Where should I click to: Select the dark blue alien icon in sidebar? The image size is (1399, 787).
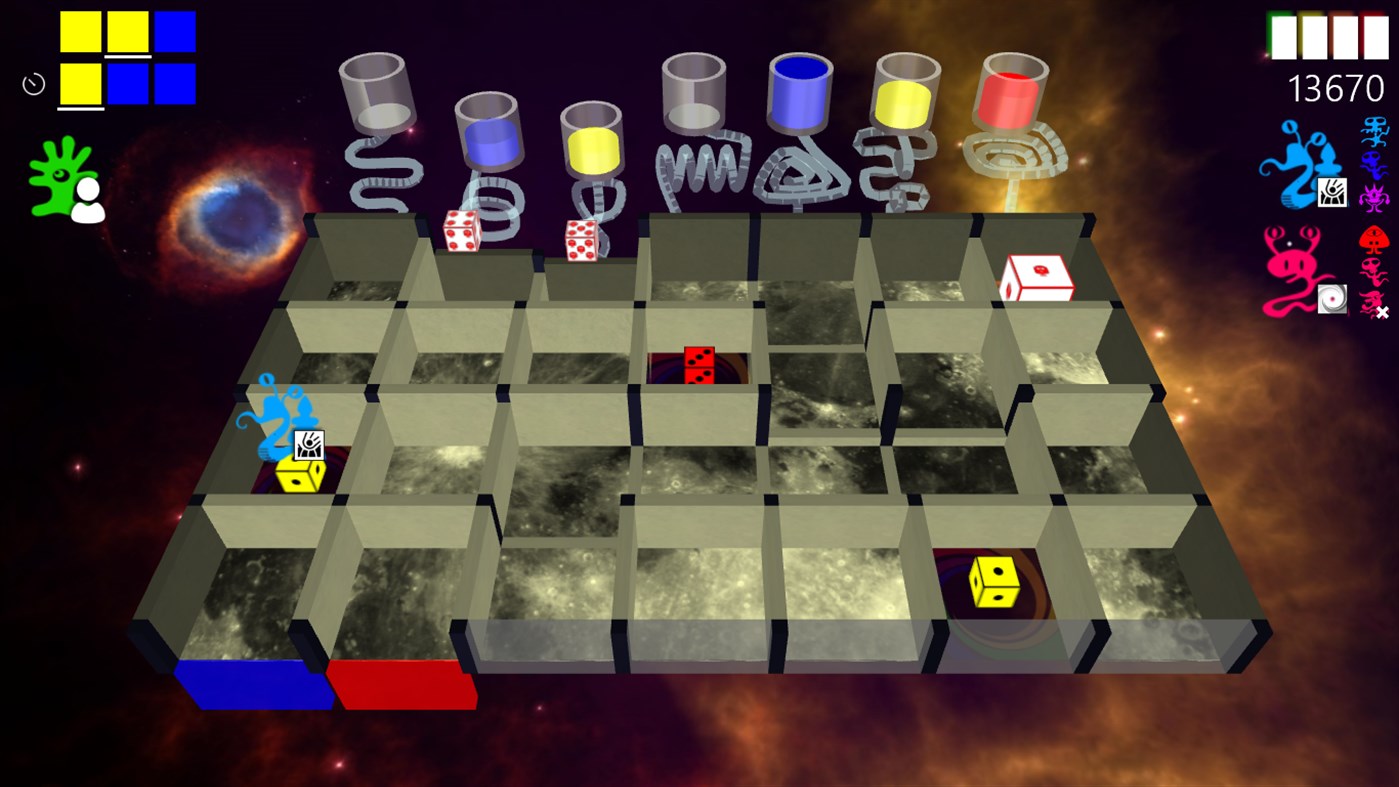[1372, 166]
